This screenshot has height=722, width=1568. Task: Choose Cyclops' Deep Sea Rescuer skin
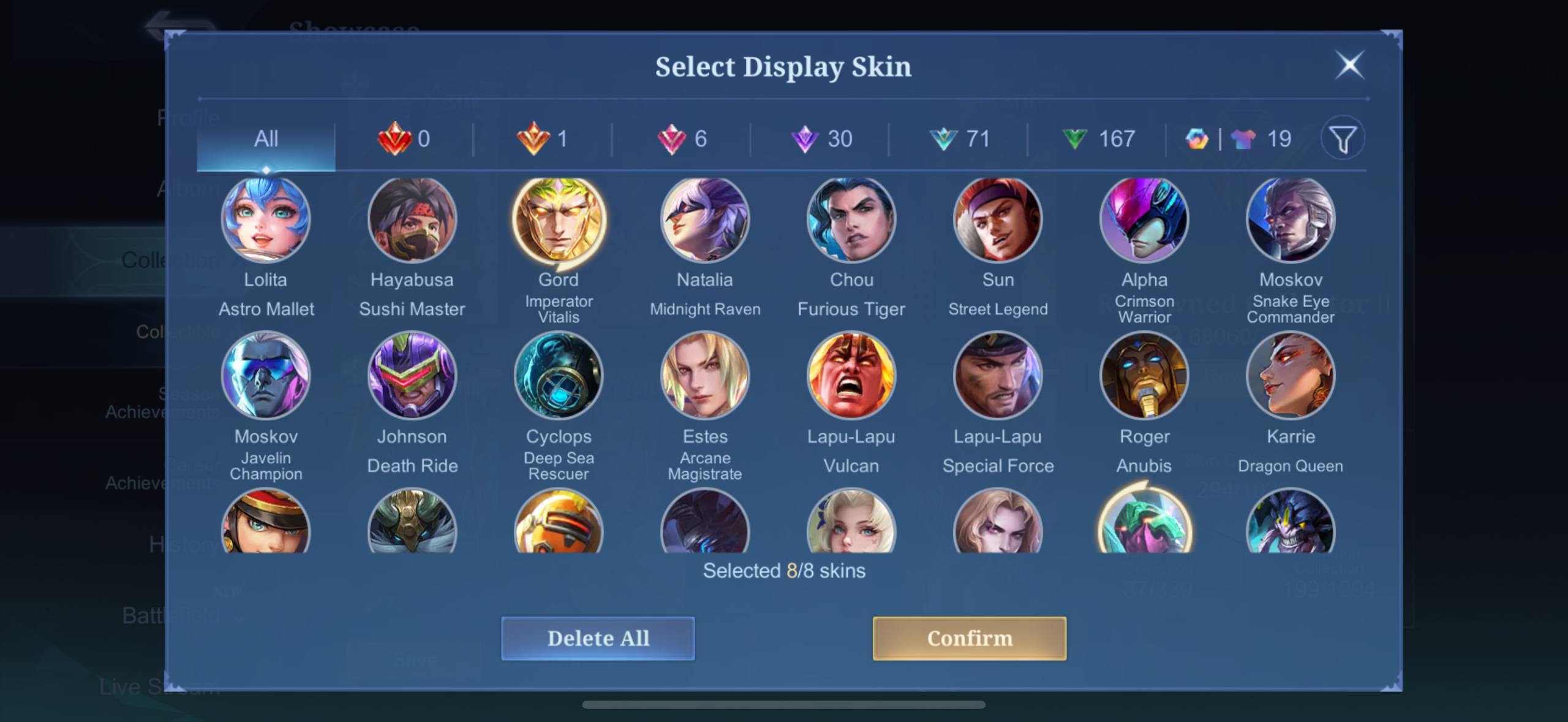(x=559, y=375)
